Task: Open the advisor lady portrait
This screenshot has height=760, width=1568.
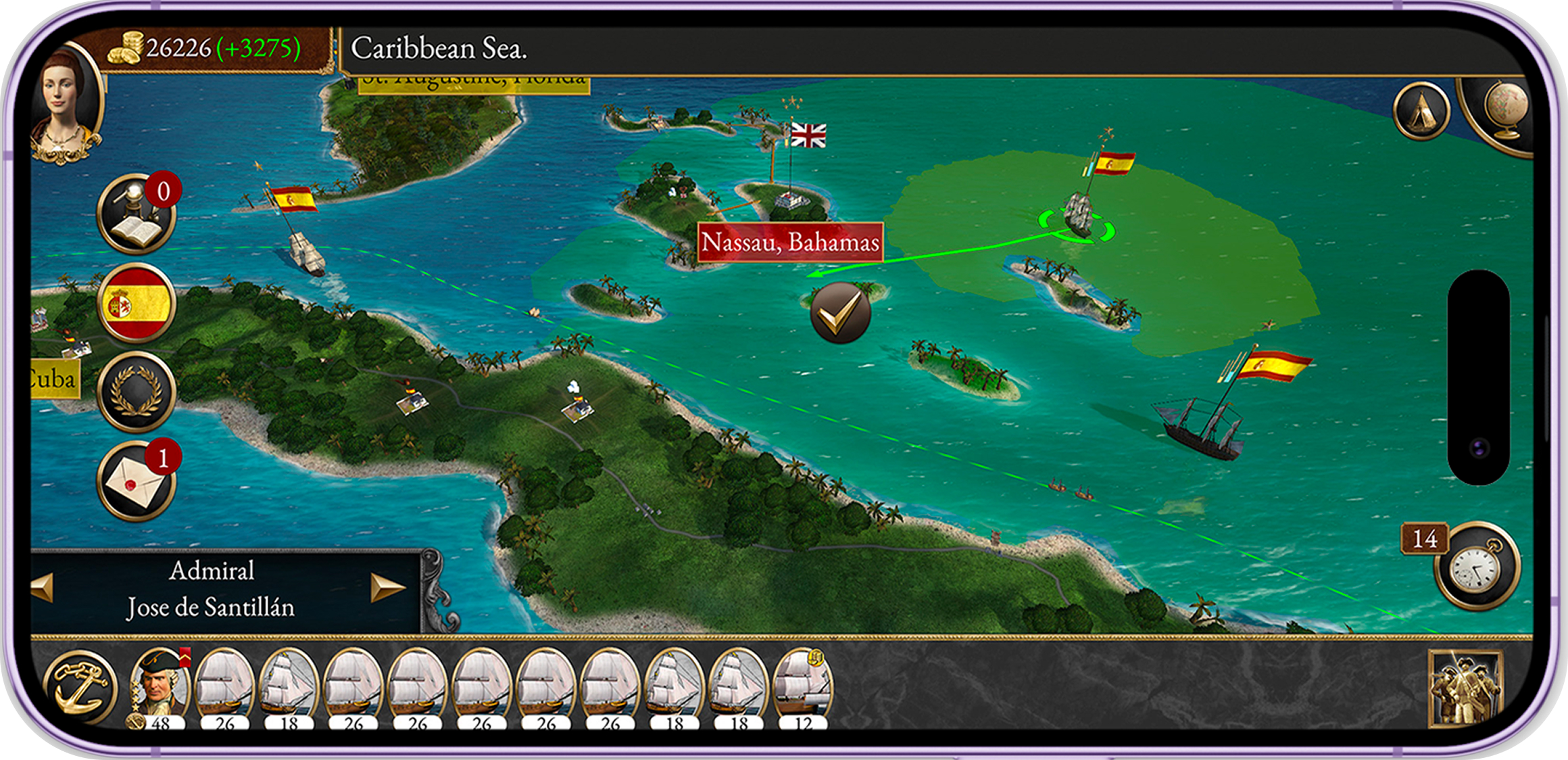Action: click(x=66, y=108)
